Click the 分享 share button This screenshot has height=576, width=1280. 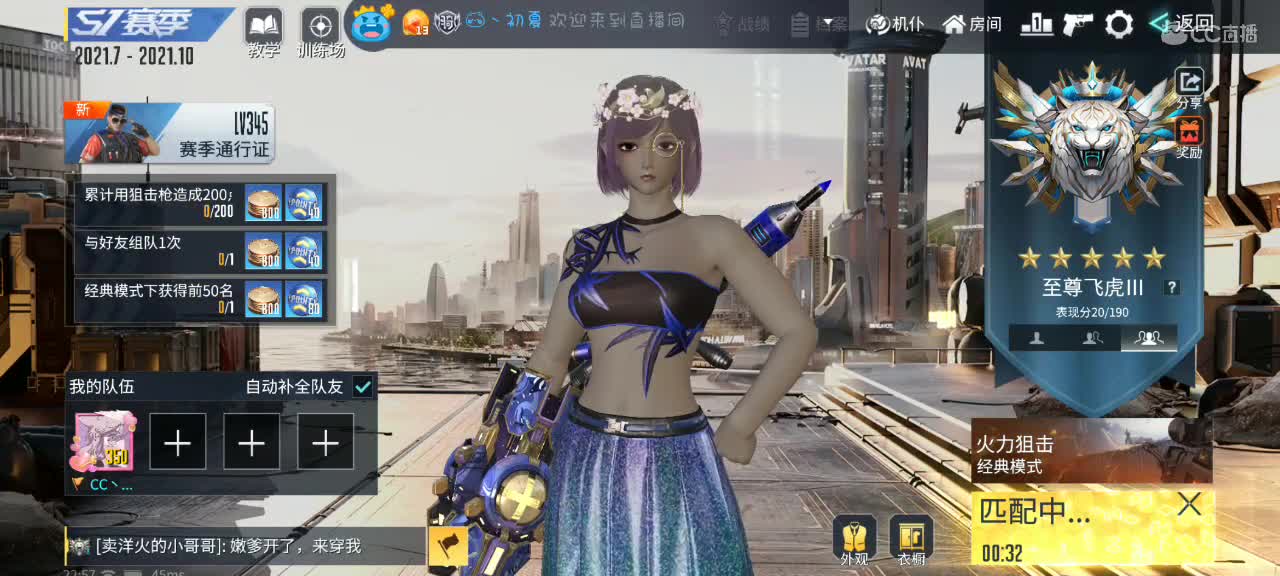click(1189, 86)
